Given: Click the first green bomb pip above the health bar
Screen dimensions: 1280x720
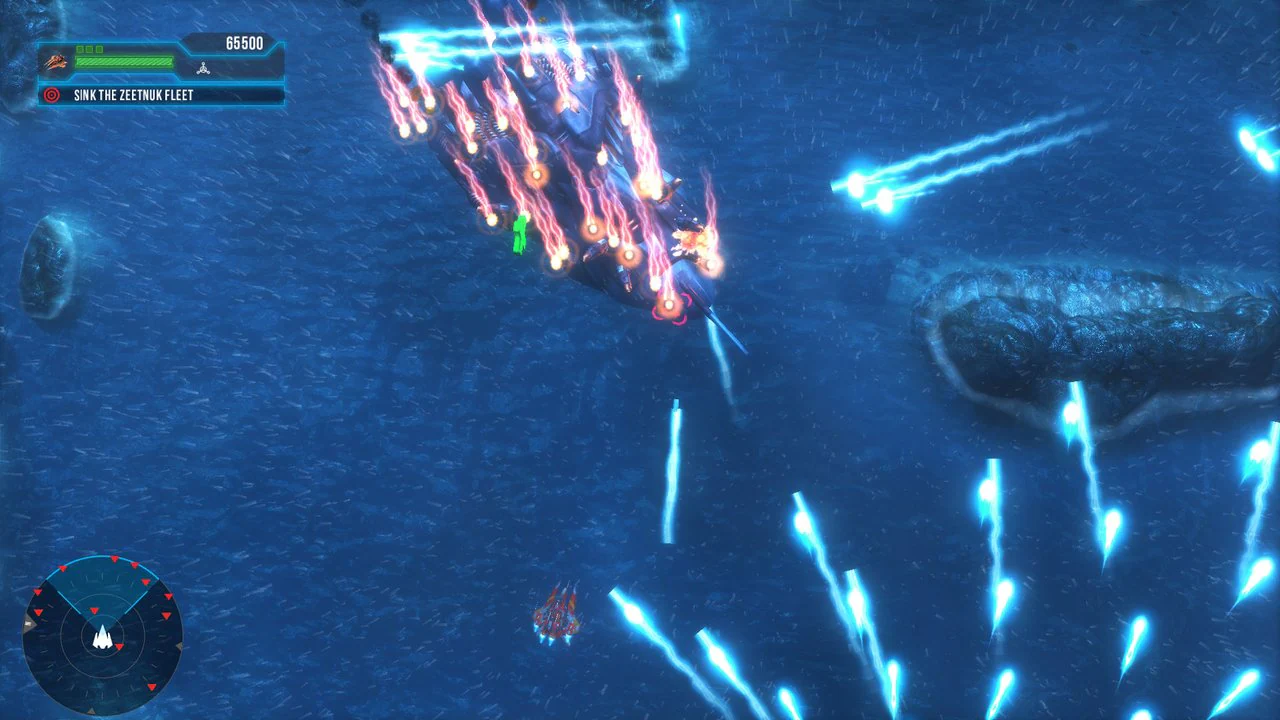Looking at the screenshot, I should (79, 50).
